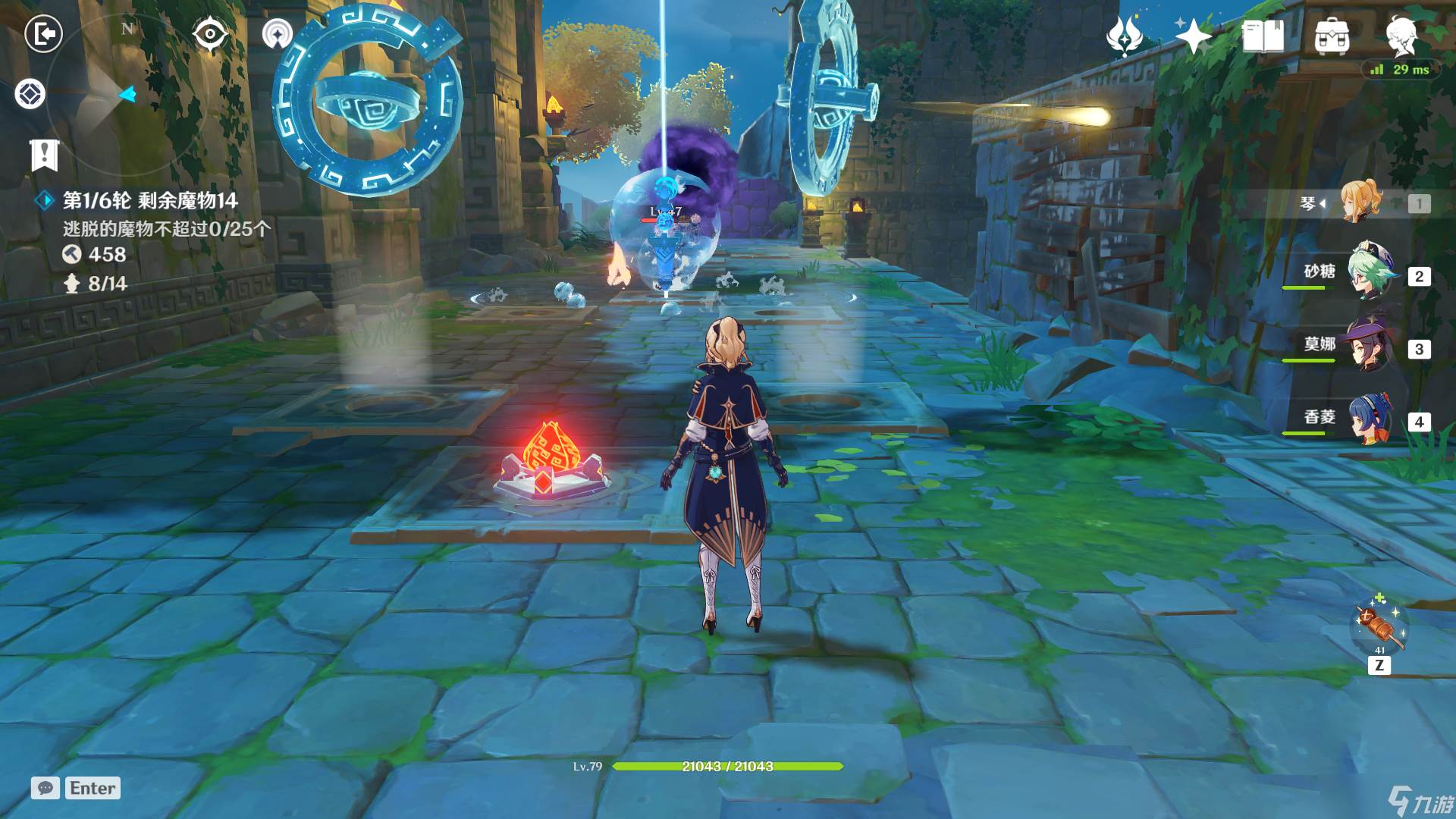Exit the domain via the leave icon
The height and width of the screenshot is (819, 1456).
(43, 34)
